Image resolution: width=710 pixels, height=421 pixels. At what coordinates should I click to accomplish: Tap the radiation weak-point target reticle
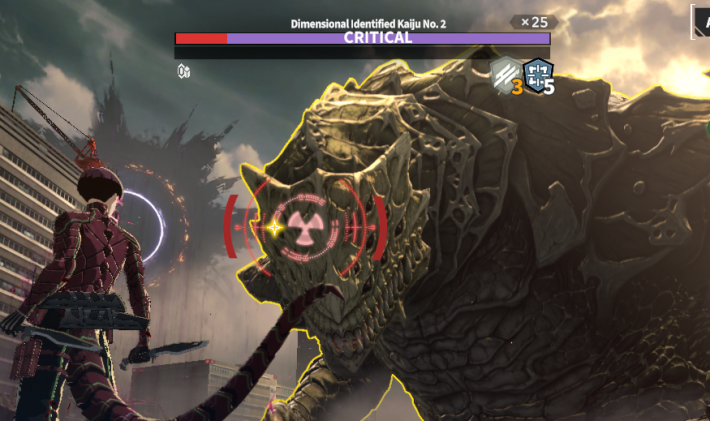(x=306, y=226)
